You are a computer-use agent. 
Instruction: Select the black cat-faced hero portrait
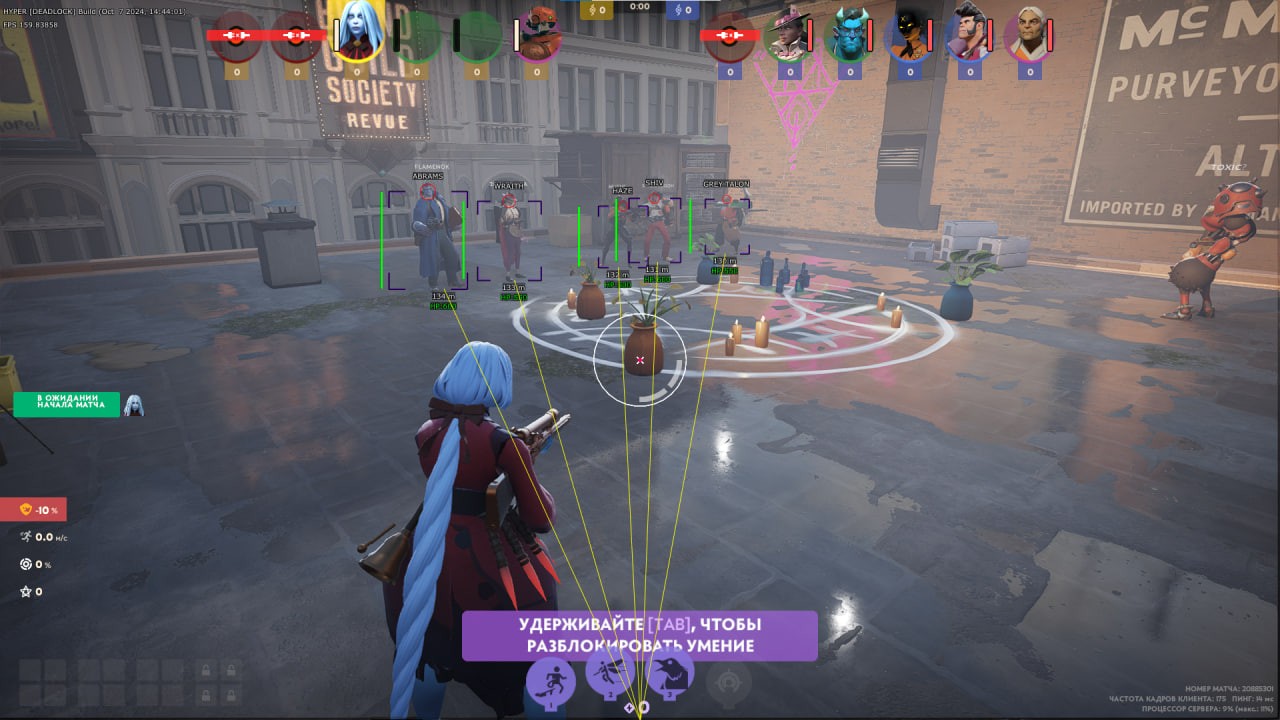909,36
